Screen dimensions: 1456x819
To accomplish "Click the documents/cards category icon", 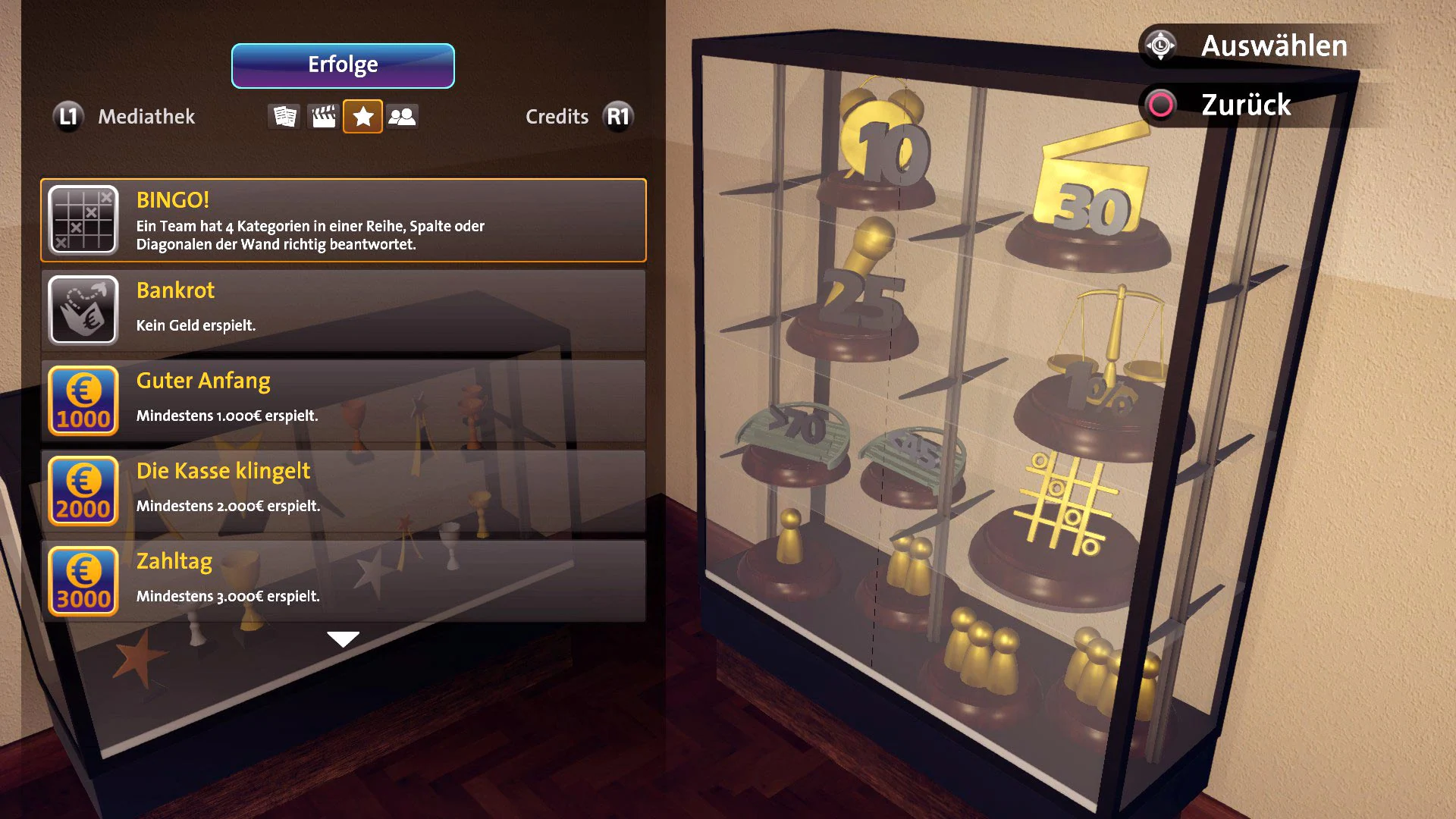I will (284, 116).
